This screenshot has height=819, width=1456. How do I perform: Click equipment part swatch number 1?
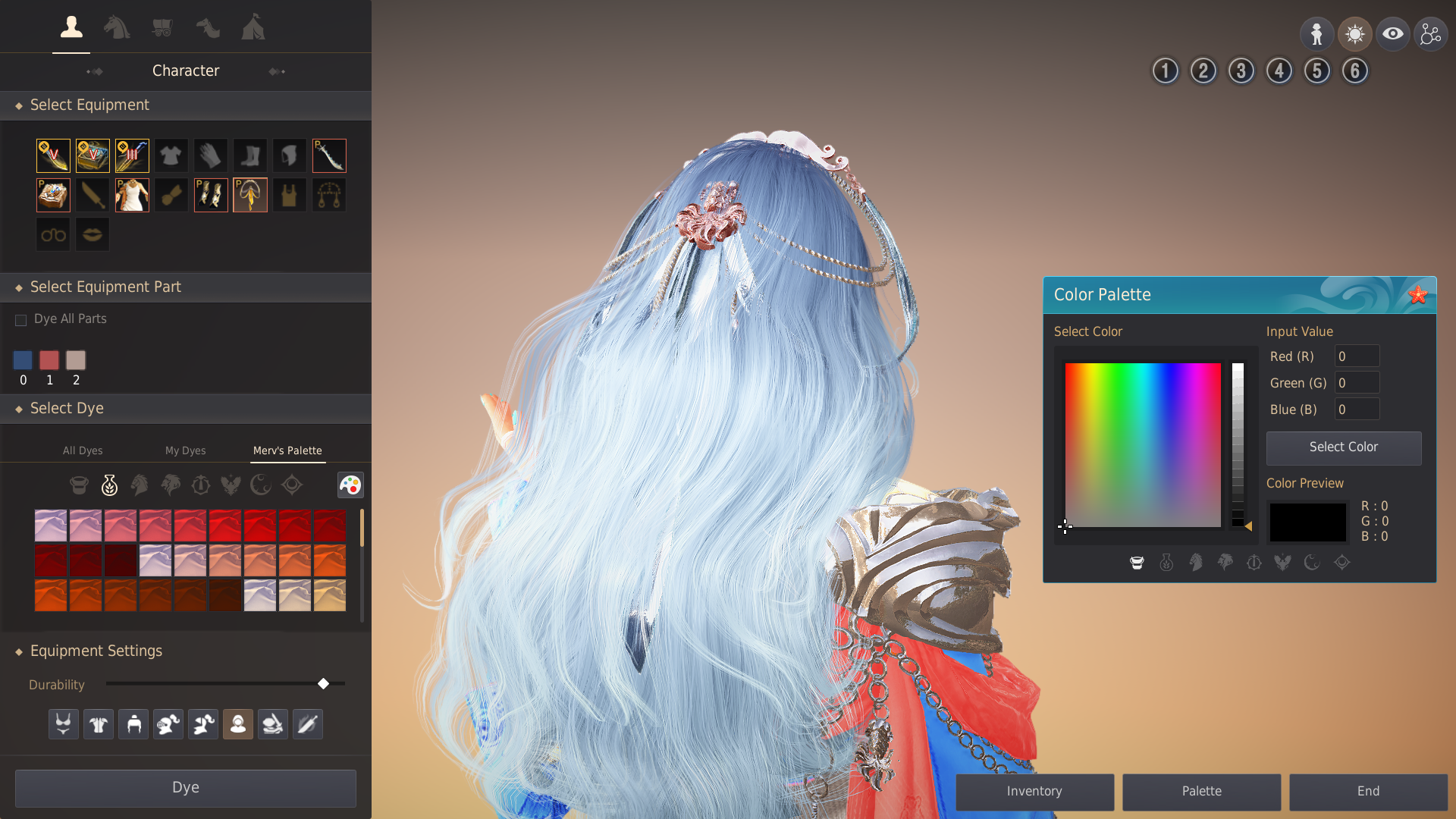click(x=49, y=360)
